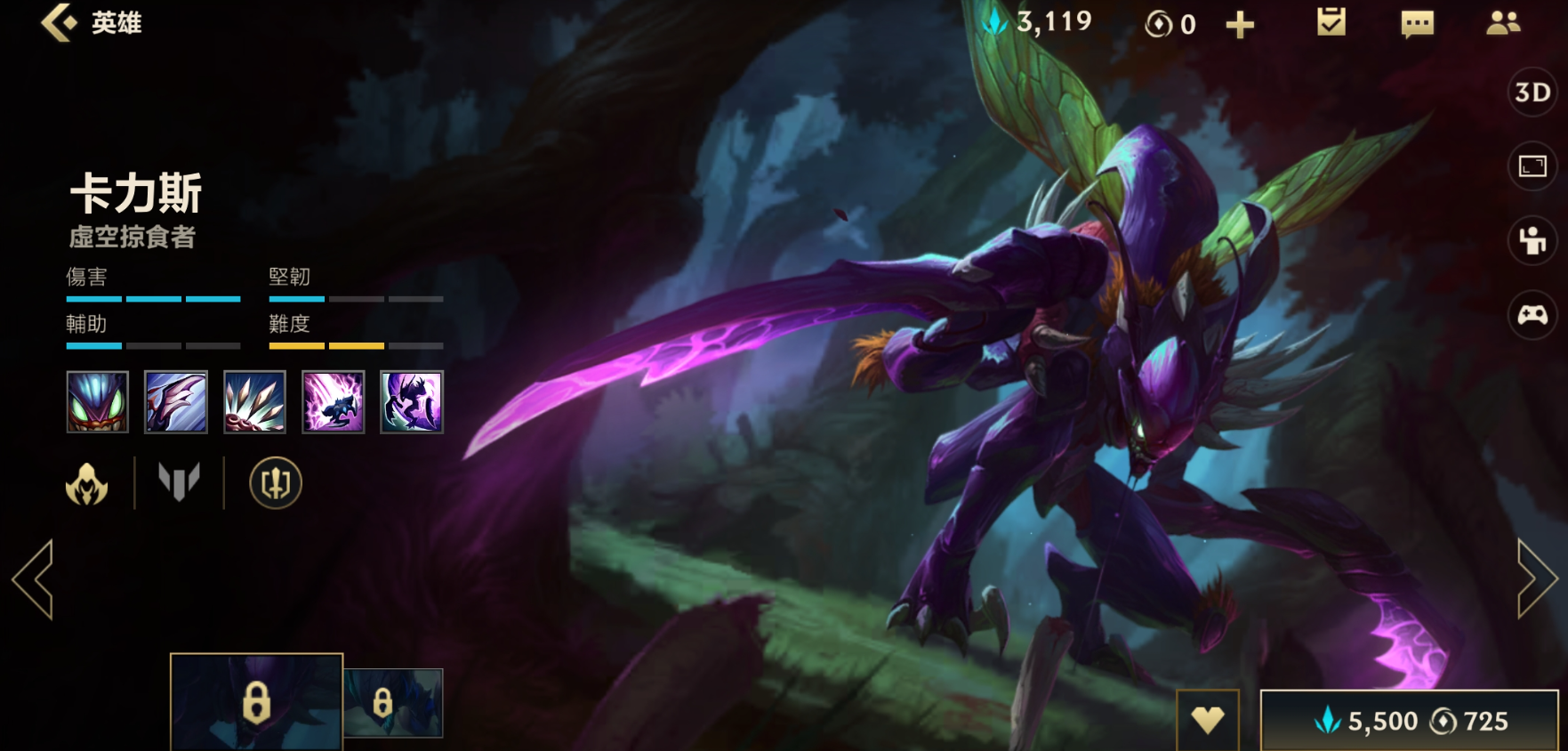Add champion to favorites with heart
Viewport: 1568px width, 751px height.
pos(1207,719)
